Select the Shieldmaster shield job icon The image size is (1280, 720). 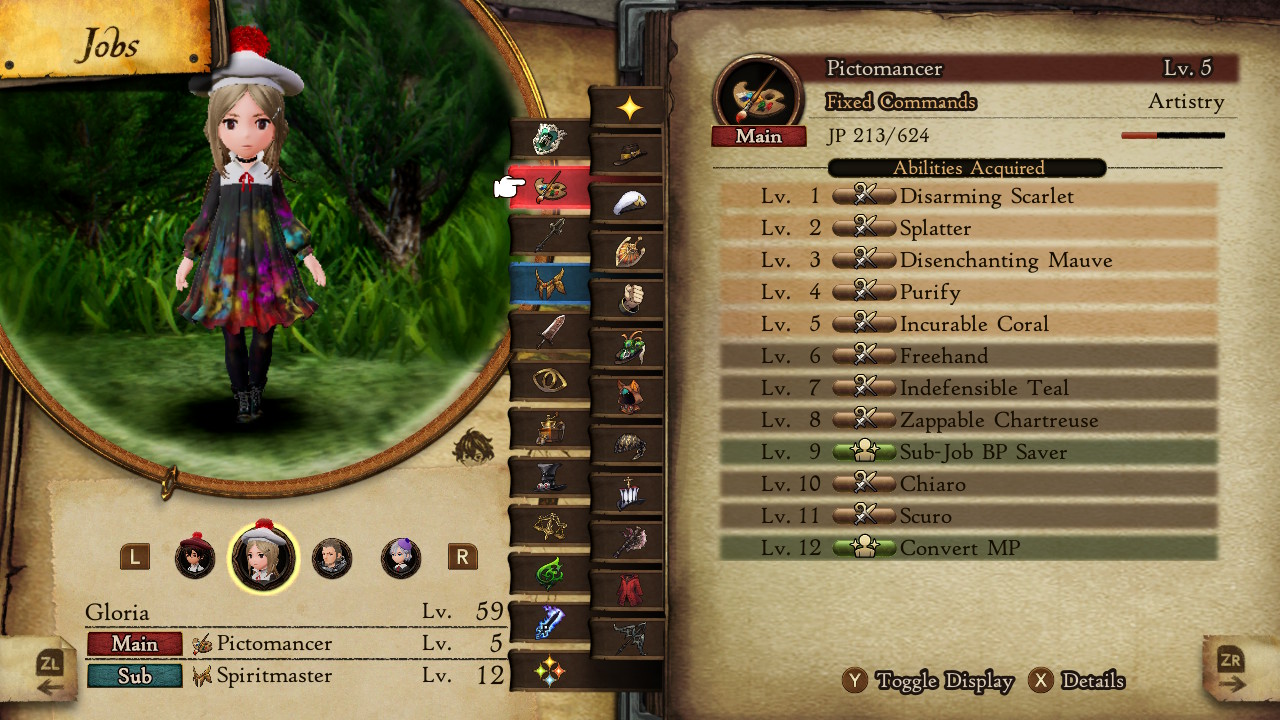(x=630, y=250)
